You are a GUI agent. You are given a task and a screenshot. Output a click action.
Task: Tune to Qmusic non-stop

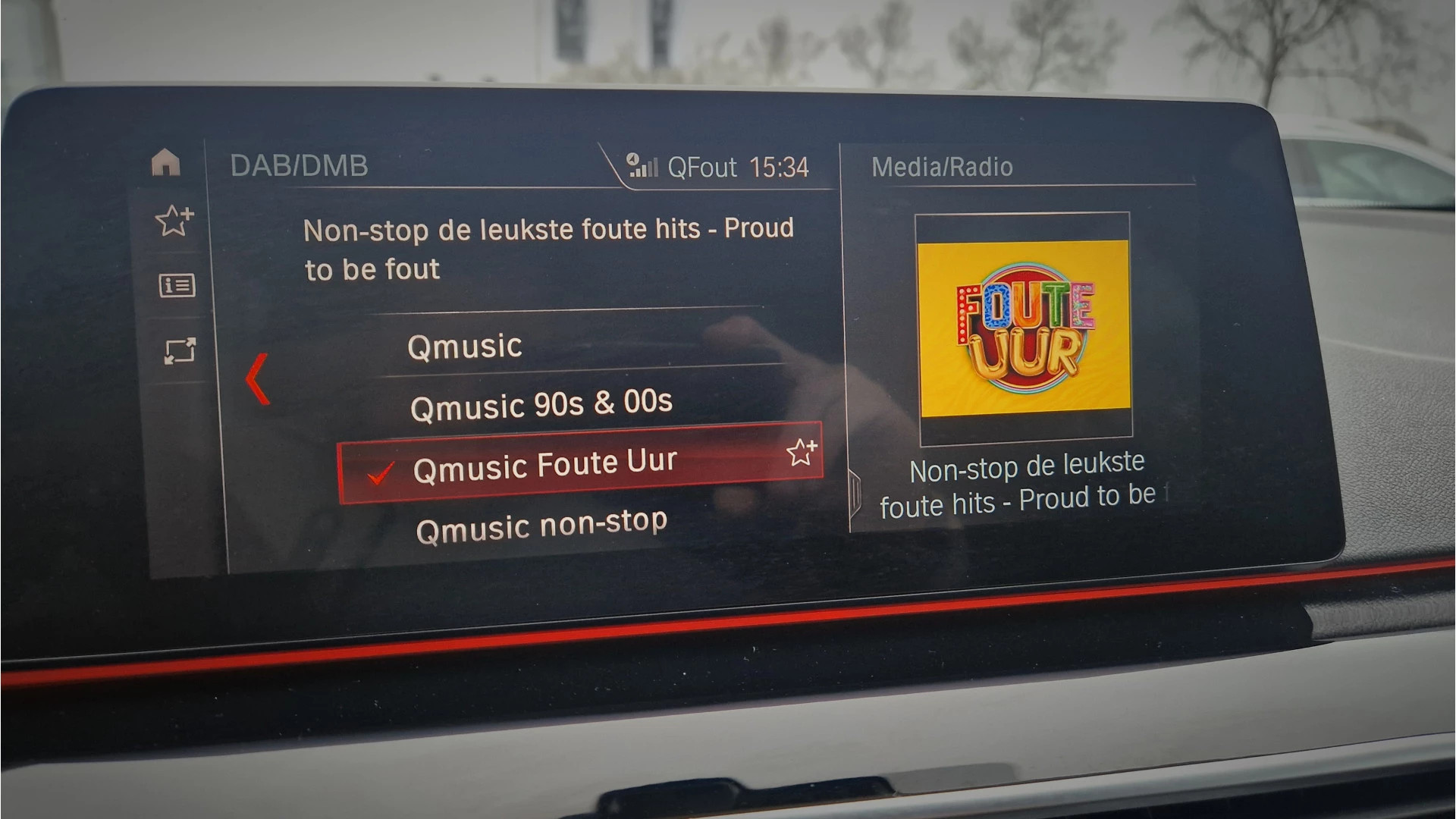[x=541, y=525]
